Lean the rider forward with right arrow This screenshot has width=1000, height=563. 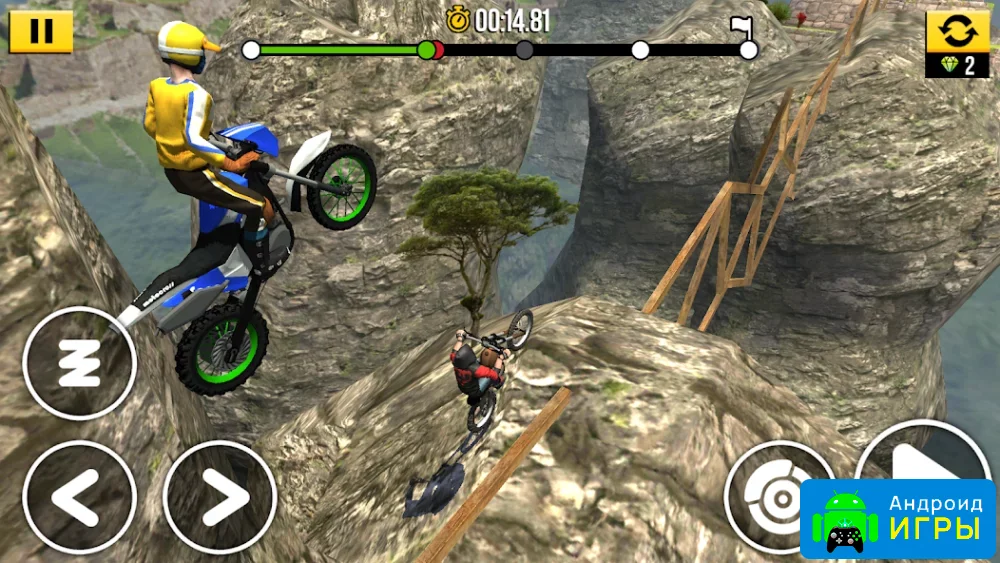point(220,497)
